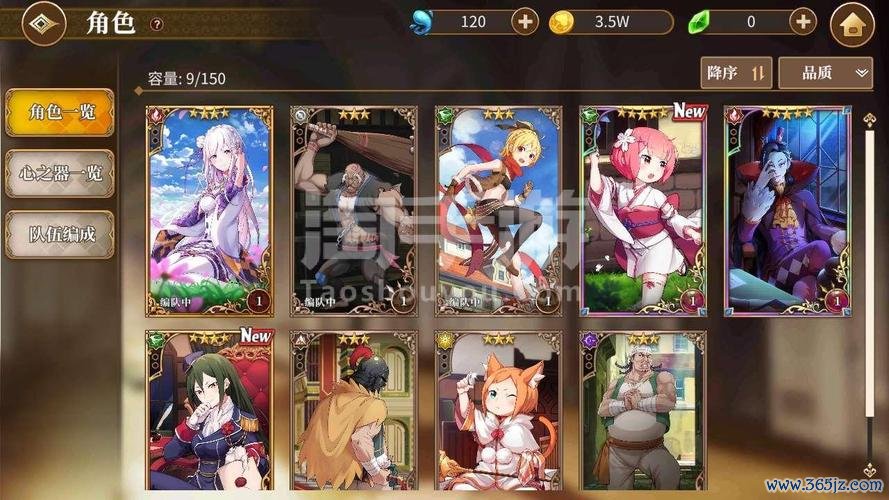Choose the blonde girl with red scarf card
Viewport: 889px width, 500px height.
(498, 210)
